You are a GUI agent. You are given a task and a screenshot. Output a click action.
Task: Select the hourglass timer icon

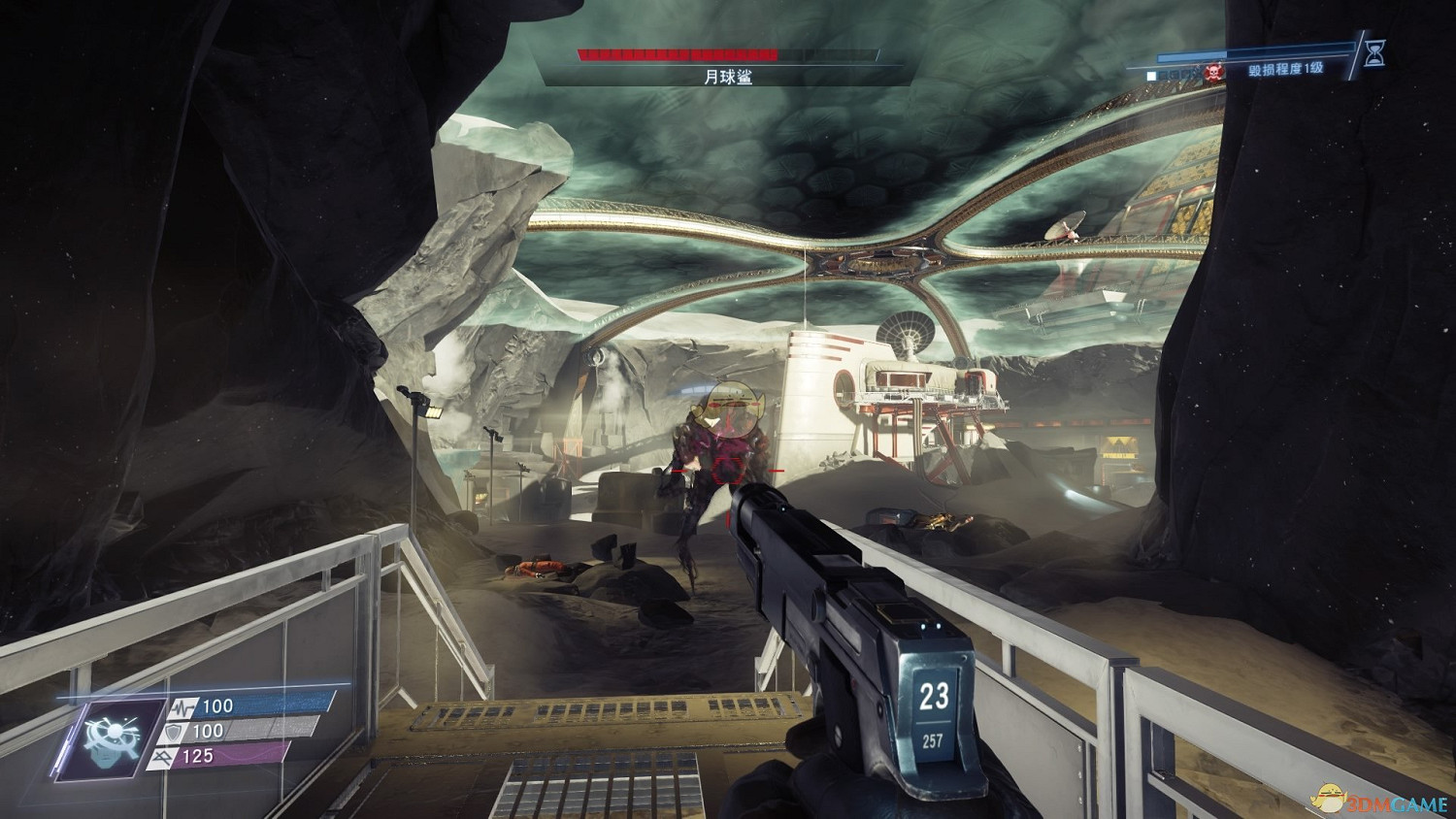pos(1373,55)
